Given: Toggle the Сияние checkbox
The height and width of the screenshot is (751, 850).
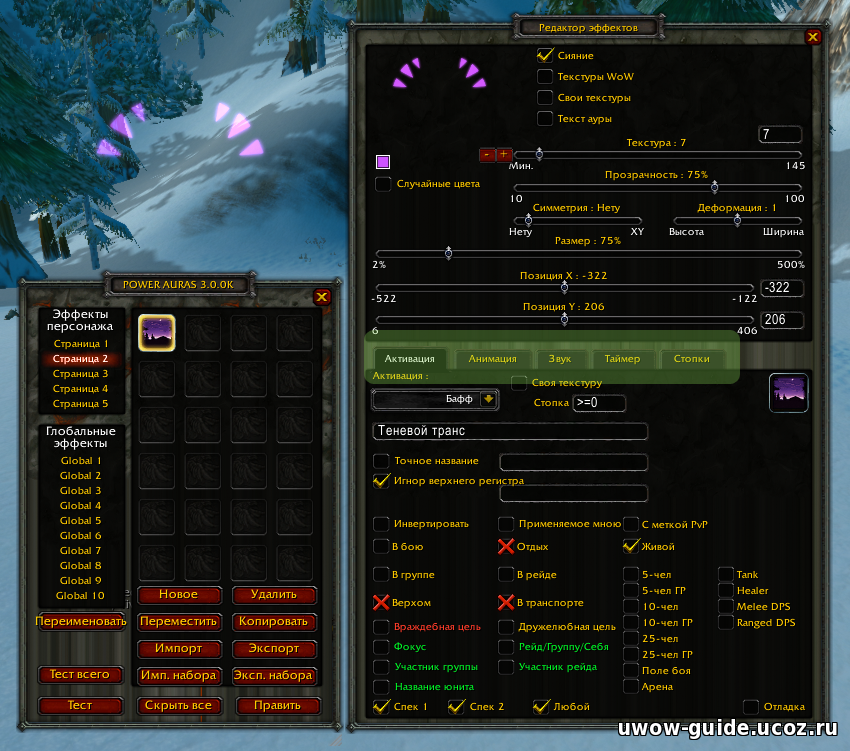Looking at the screenshot, I should pyautogui.click(x=545, y=56).
